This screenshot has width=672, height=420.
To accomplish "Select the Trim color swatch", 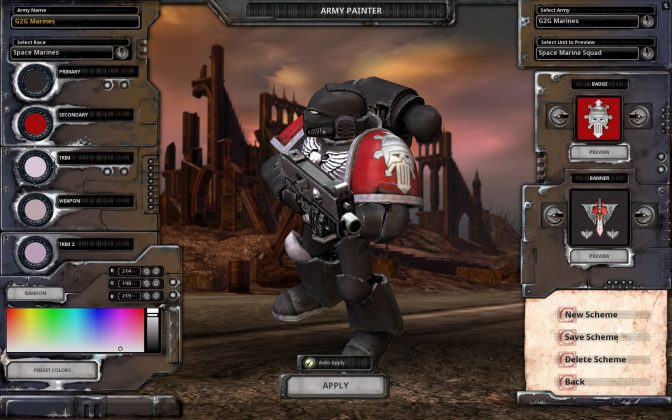I will [x=36, y=166].
